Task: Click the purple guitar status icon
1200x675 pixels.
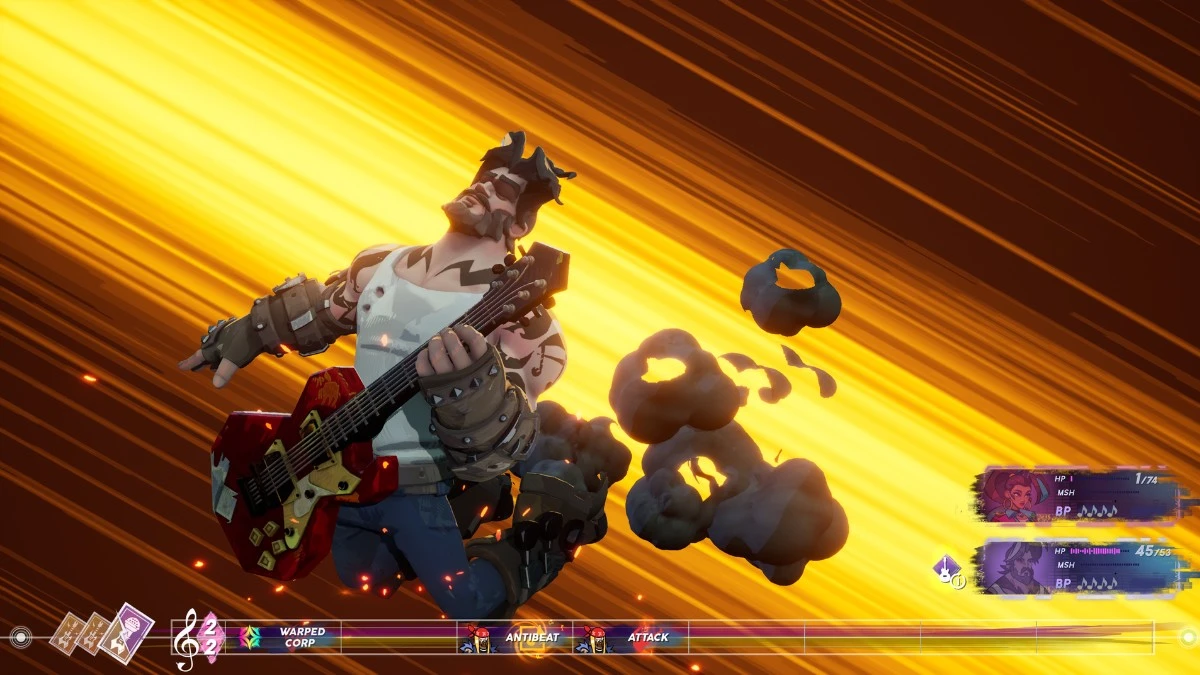Action: 946,570
